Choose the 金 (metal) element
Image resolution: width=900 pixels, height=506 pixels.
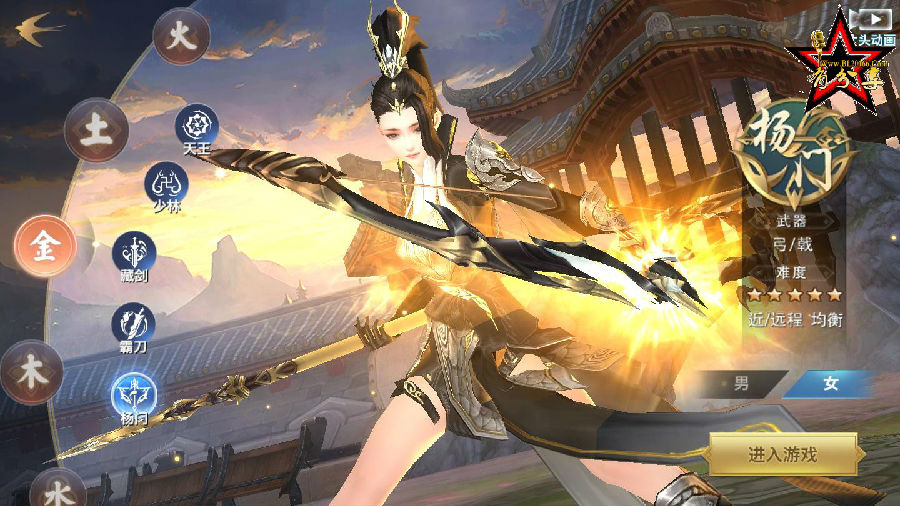[x=45, y=247]
